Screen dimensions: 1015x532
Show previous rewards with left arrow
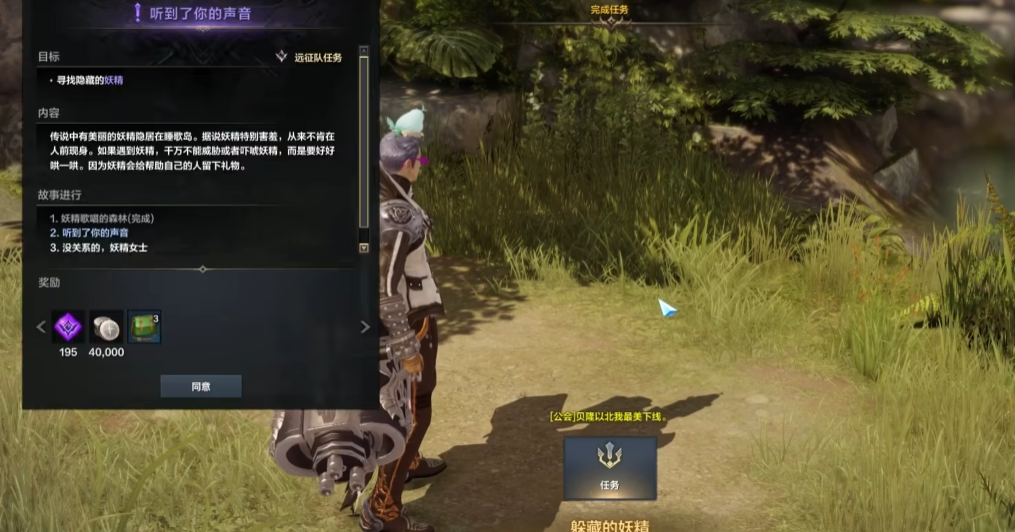click(x=41, y=327)
